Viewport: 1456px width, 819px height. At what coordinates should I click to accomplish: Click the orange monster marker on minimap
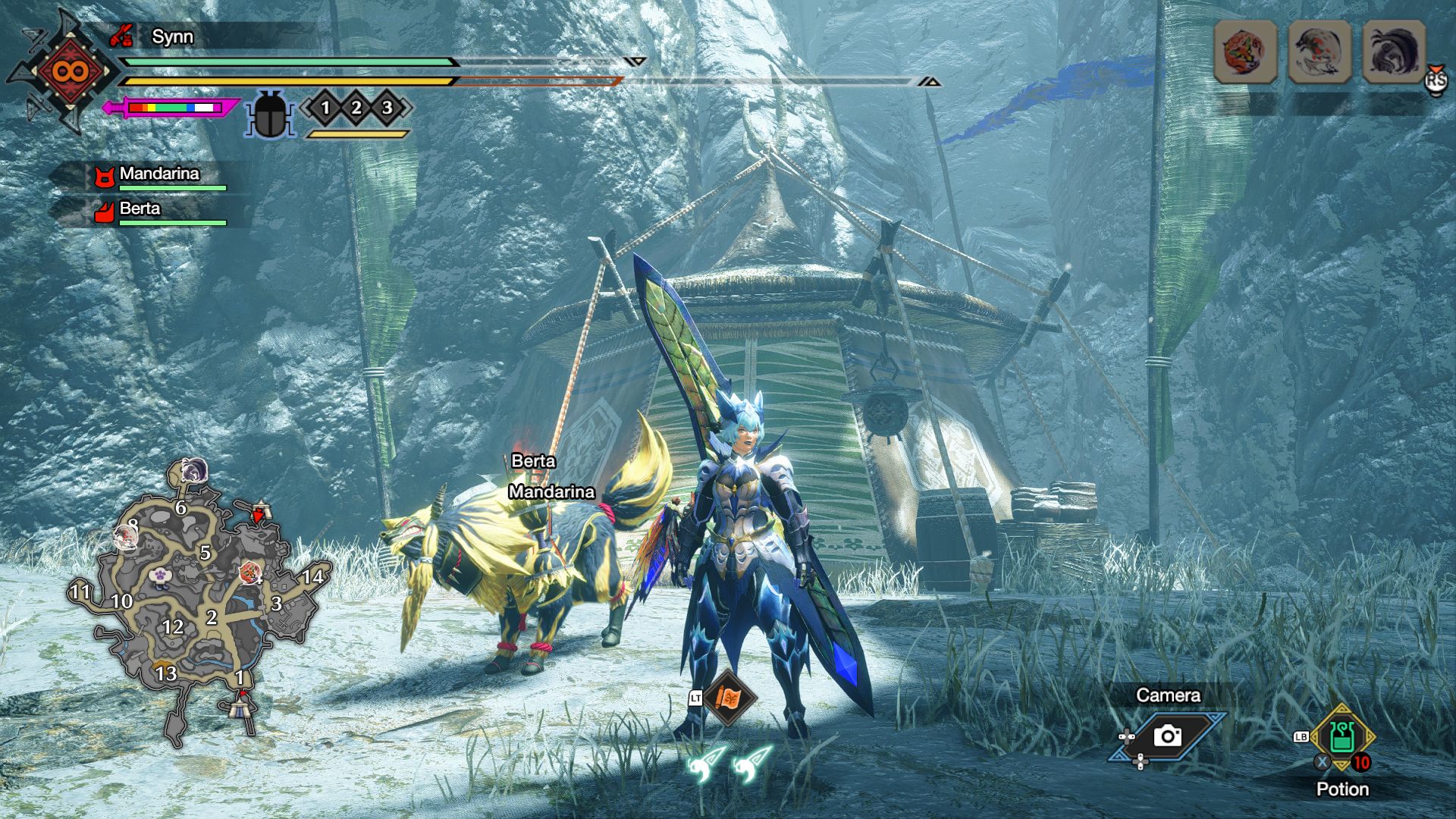[x=249, y=573]
